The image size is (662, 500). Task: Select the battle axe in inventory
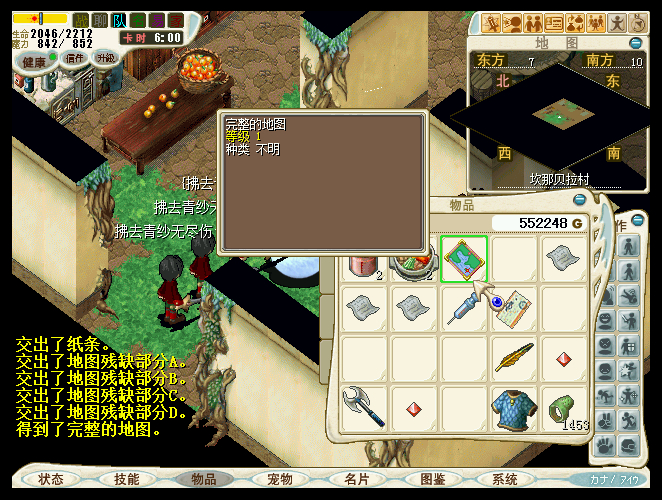[x=364, y=406]
